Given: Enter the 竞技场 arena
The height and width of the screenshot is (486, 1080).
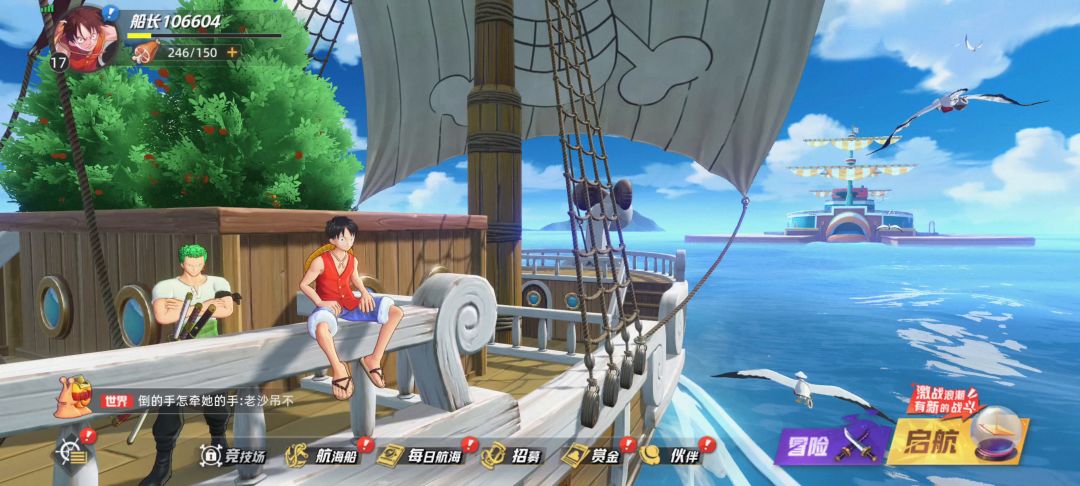Looking at the screenshot, I should pyautogui.click(x=235, y=456).
